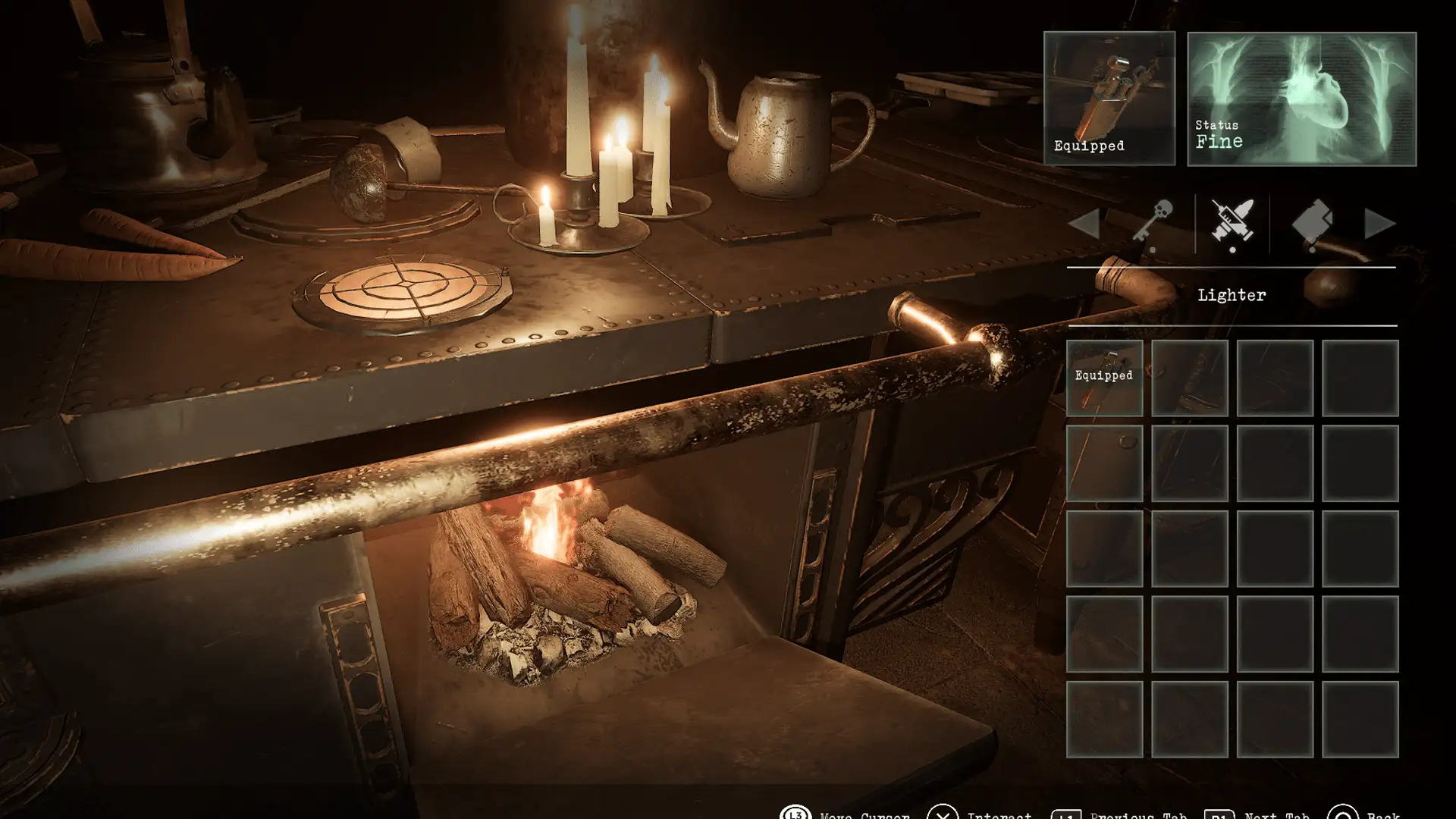Click the left arrow for previous tab
This screenshot has width=1456, height=819.
tap(1084, 224)
